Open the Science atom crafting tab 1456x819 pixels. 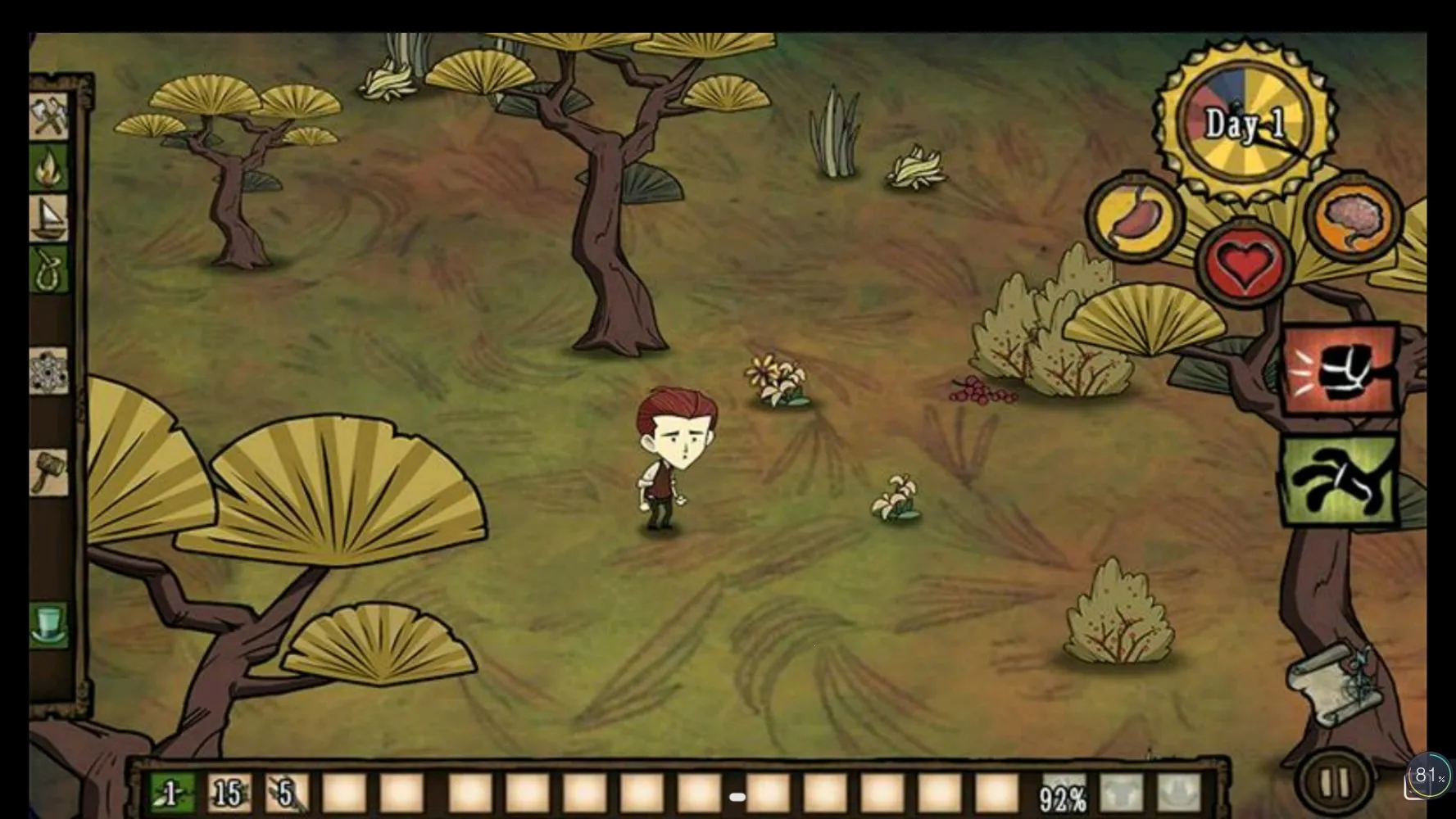(49, 372)
